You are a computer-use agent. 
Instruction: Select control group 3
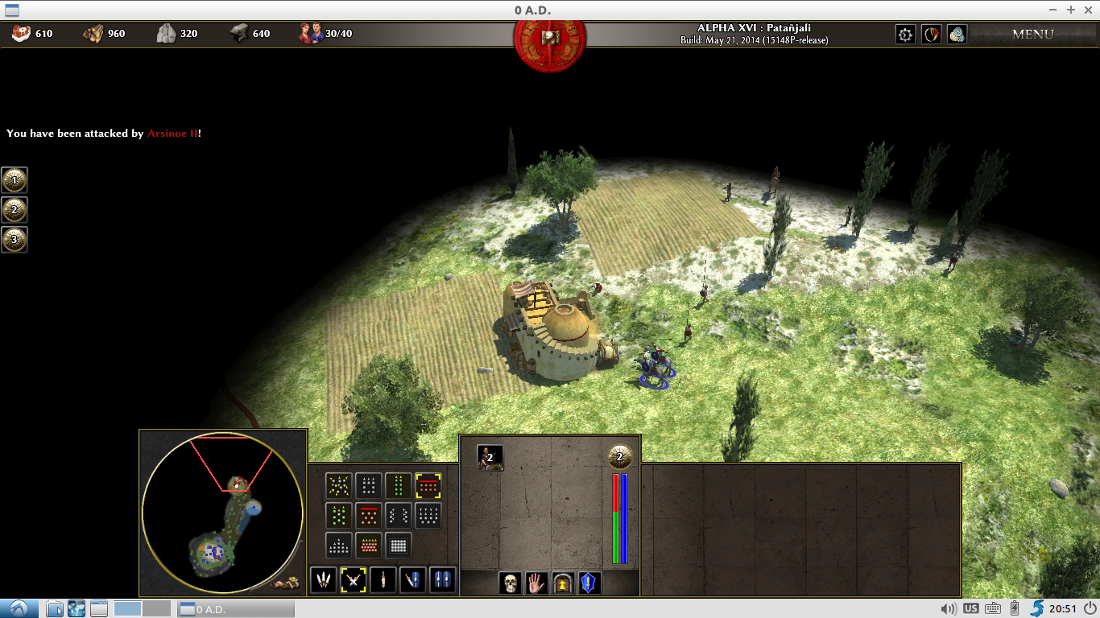click(x=14, y=240)
